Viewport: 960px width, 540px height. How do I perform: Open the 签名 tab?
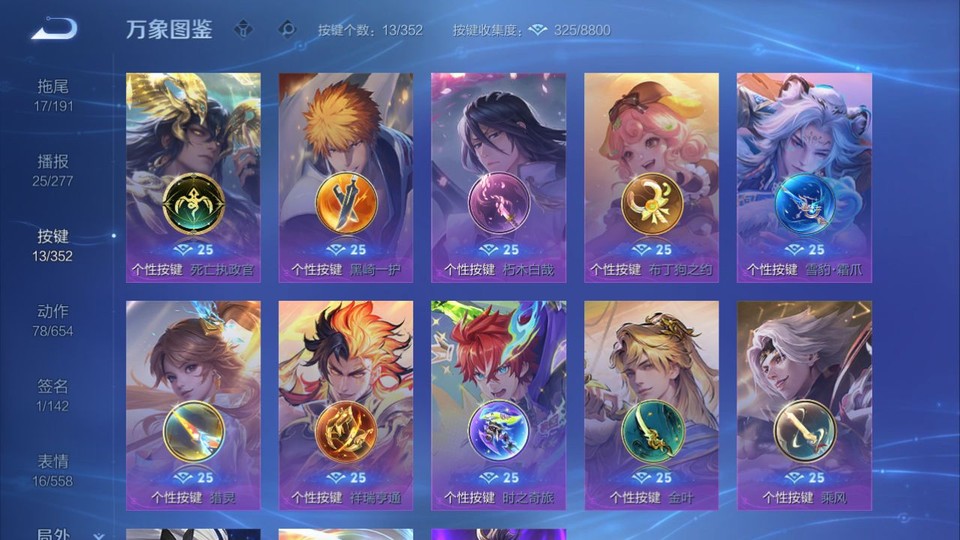(54, 394)
